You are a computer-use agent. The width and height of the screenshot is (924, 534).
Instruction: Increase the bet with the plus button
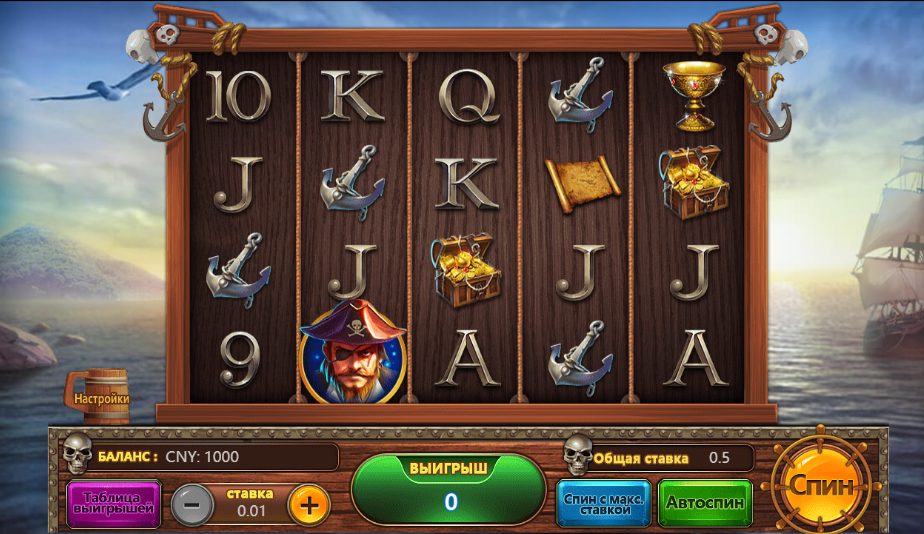tap(309, 504)
